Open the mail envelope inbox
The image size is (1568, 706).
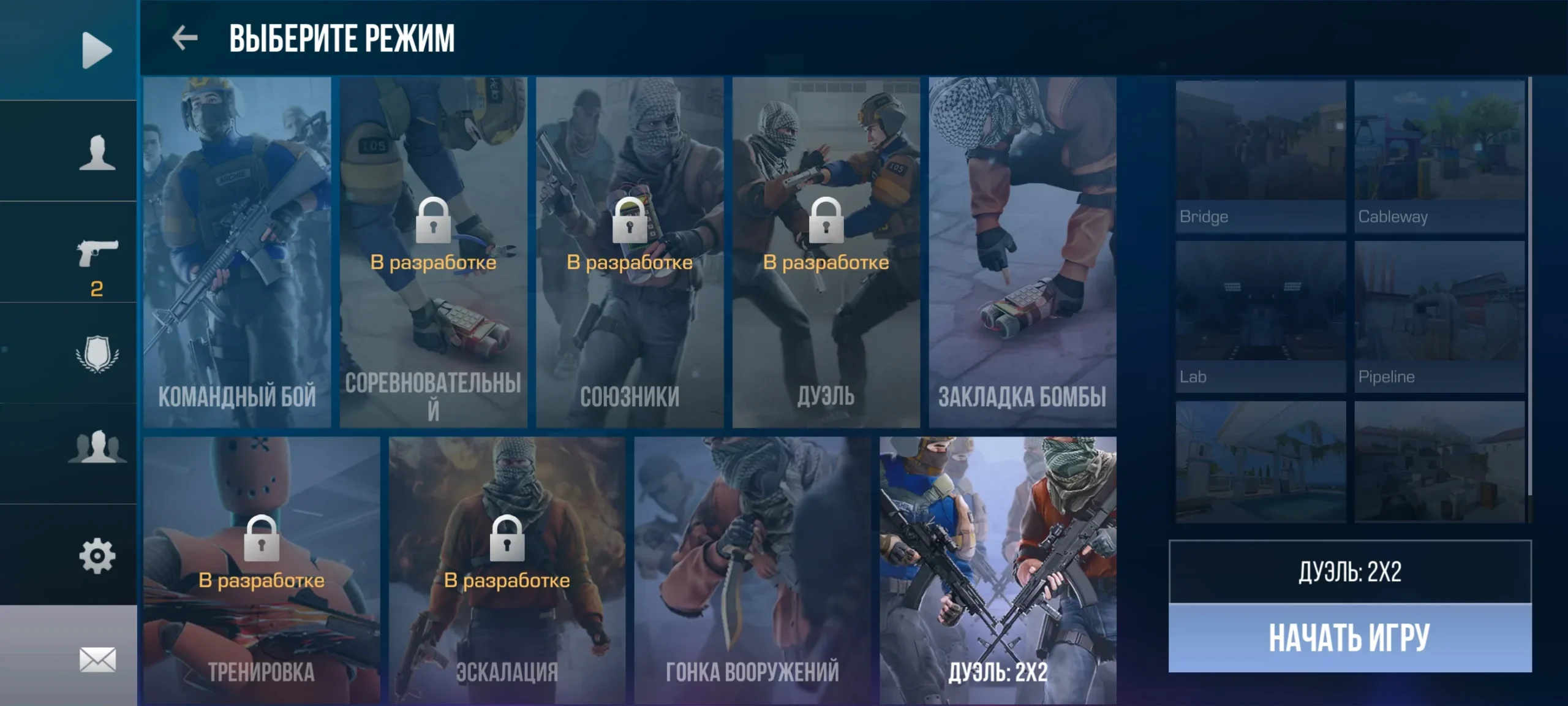tap(97, 659)
